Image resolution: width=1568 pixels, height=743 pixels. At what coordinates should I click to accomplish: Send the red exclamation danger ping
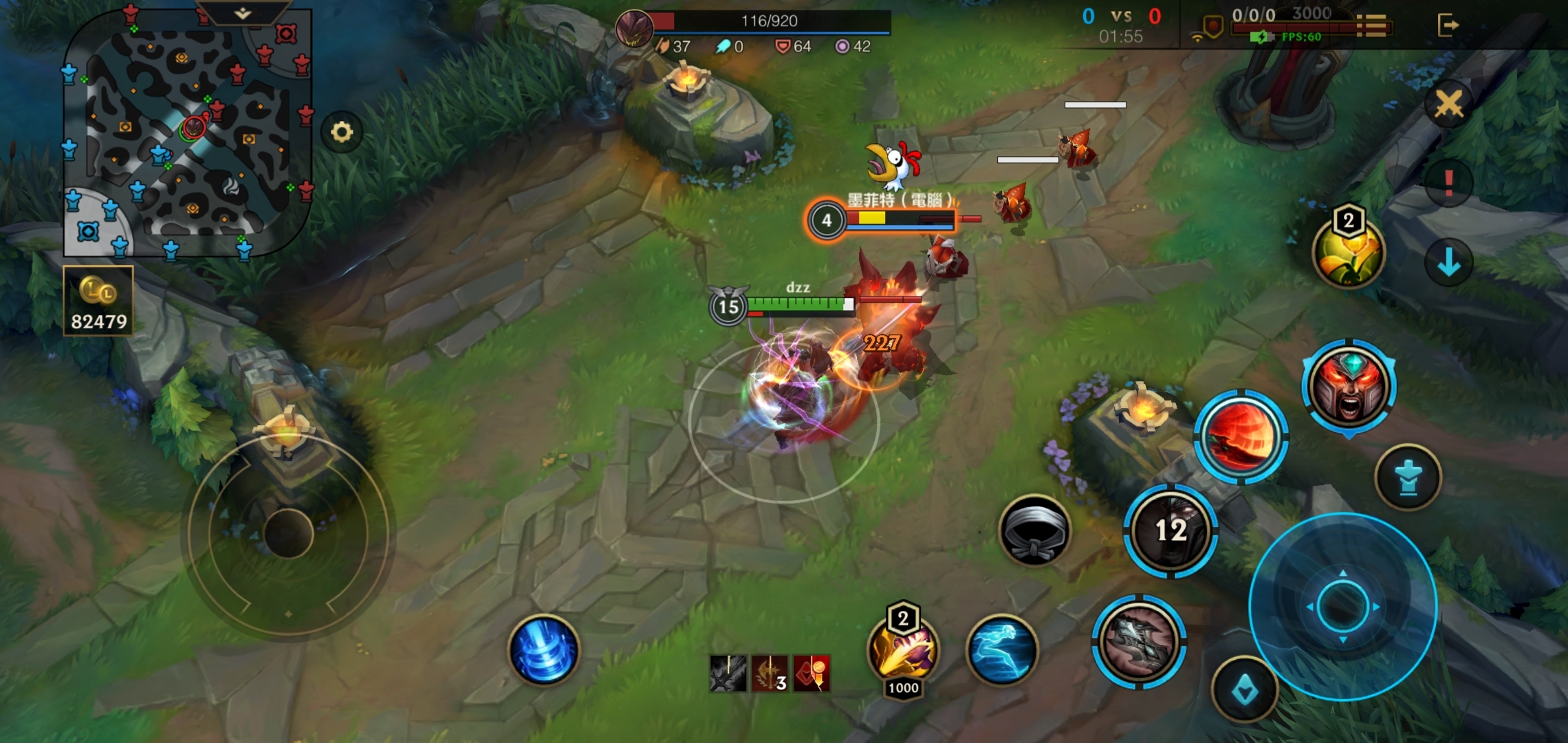(x=1448, y=183)
